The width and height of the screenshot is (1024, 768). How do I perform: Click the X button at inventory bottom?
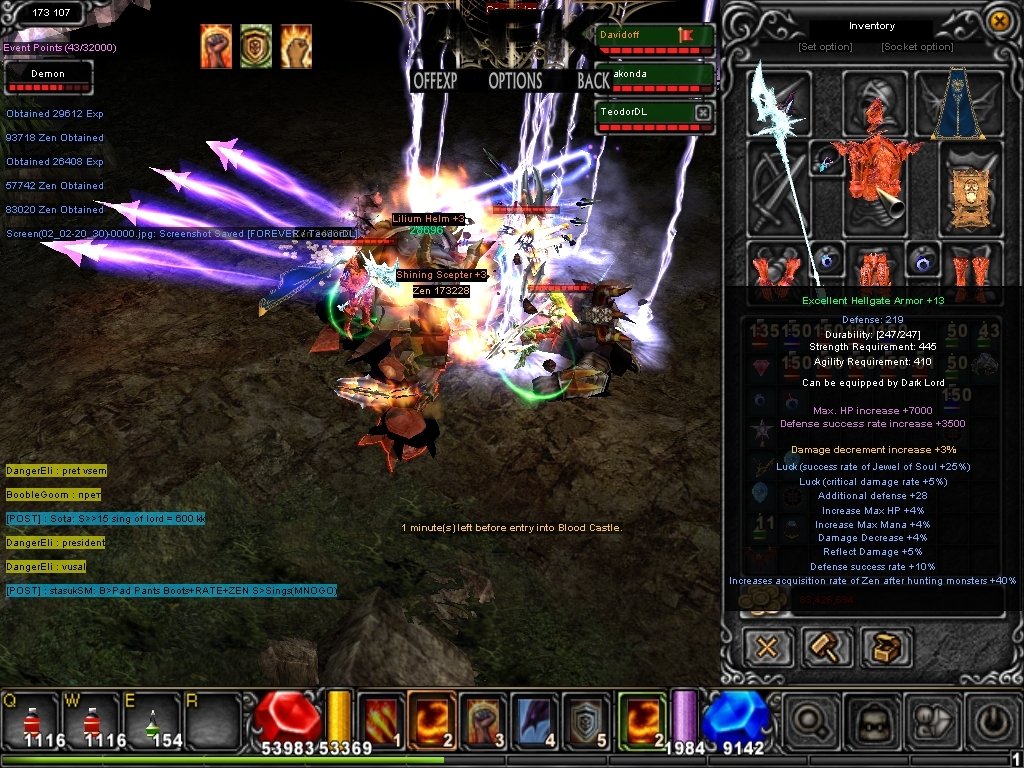click(767, 647)
